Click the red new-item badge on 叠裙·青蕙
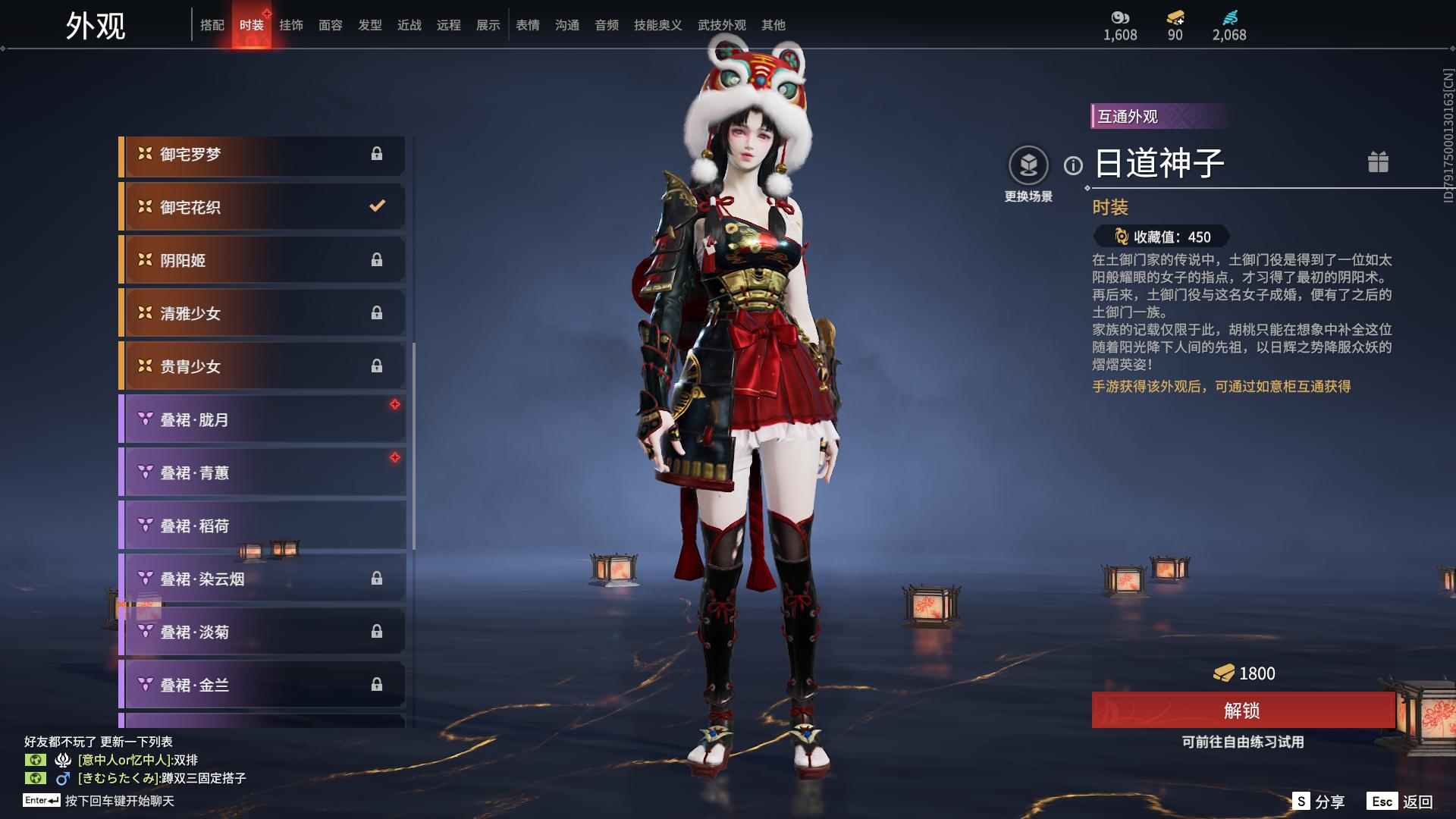Viewport: 1456px width, 819px height. 395,456
